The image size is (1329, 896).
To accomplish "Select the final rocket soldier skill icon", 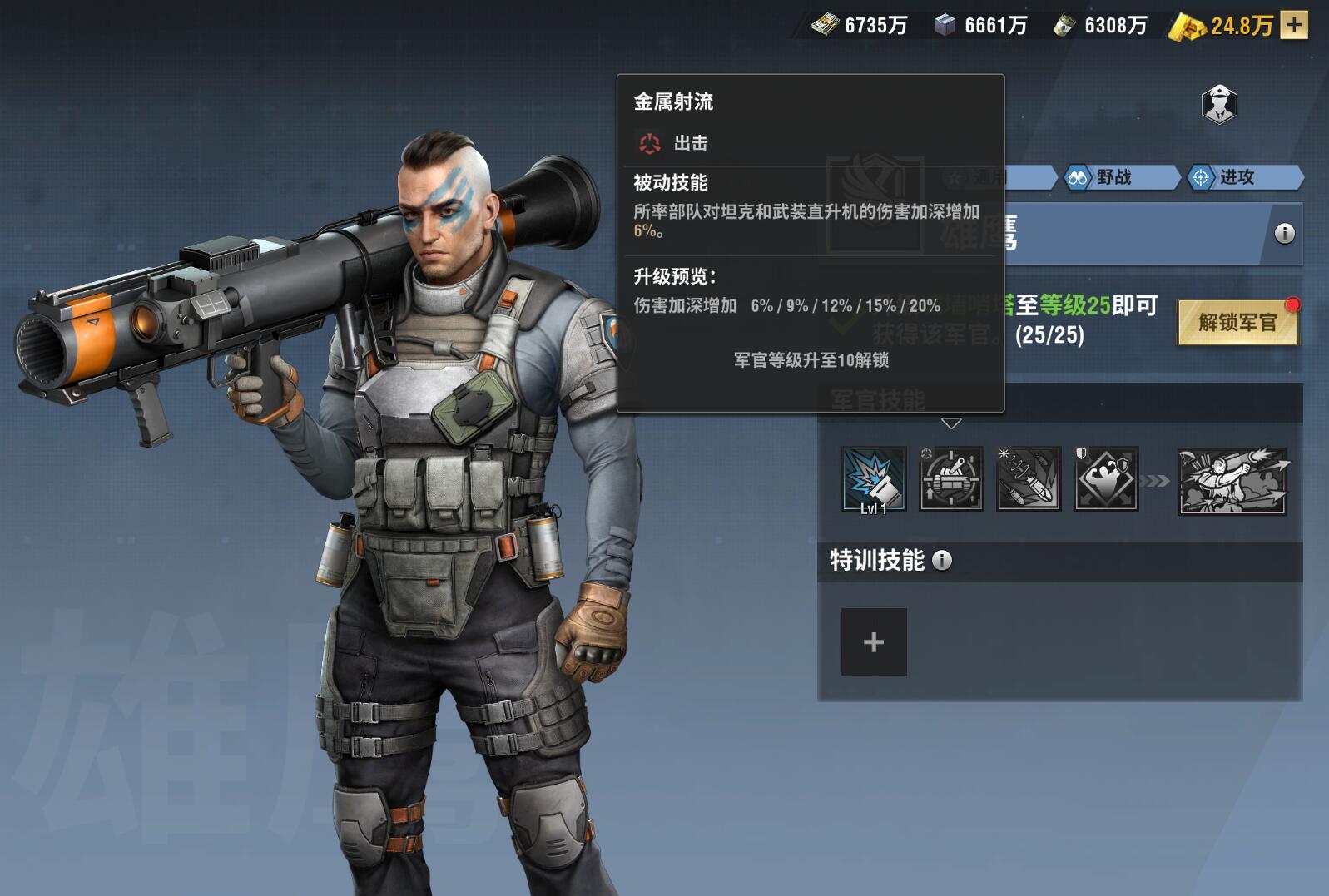I will point(1232,481).
